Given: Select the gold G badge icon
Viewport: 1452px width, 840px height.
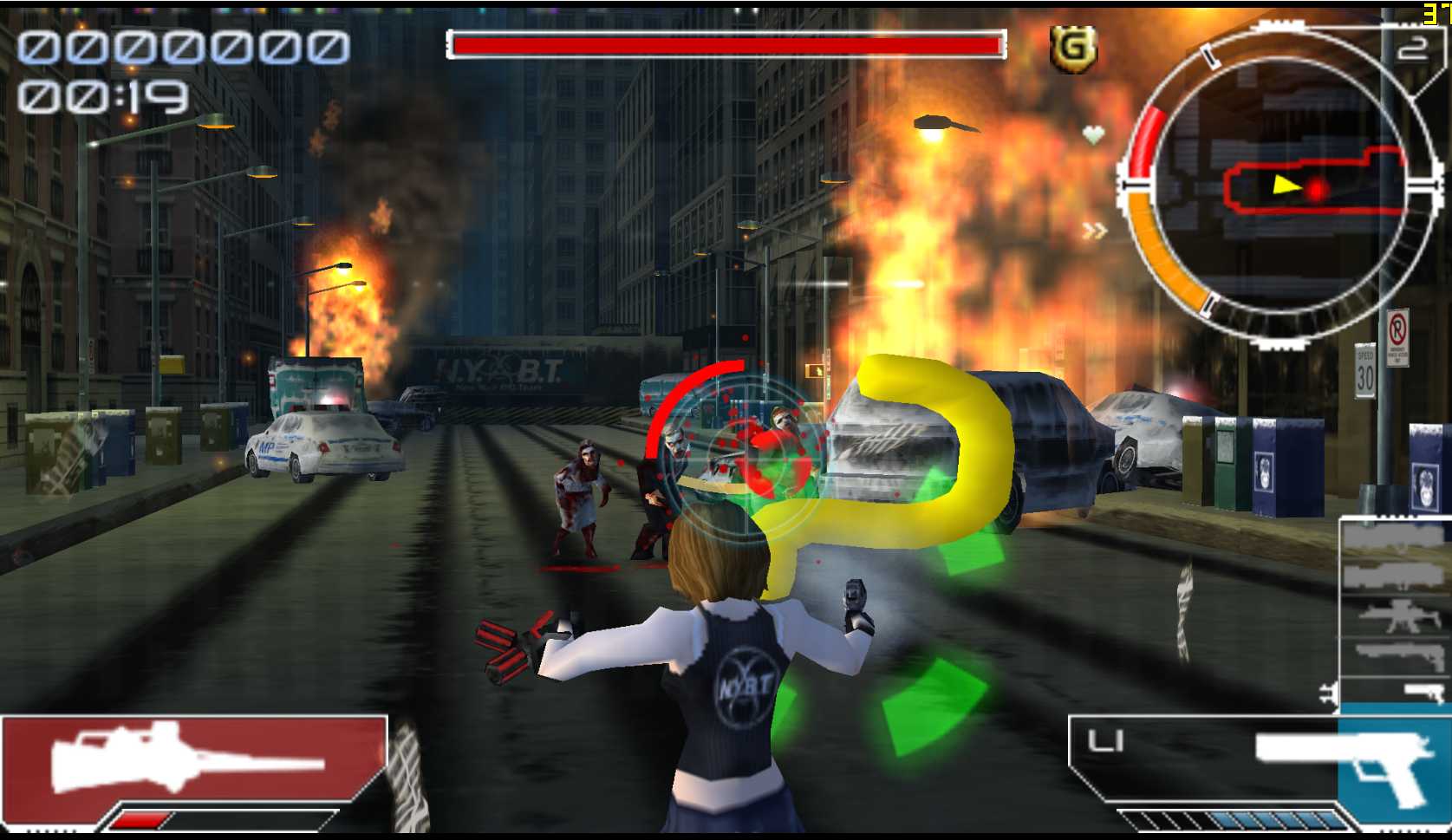Looking at the screenshot, I should click(x=1073, y=48).
